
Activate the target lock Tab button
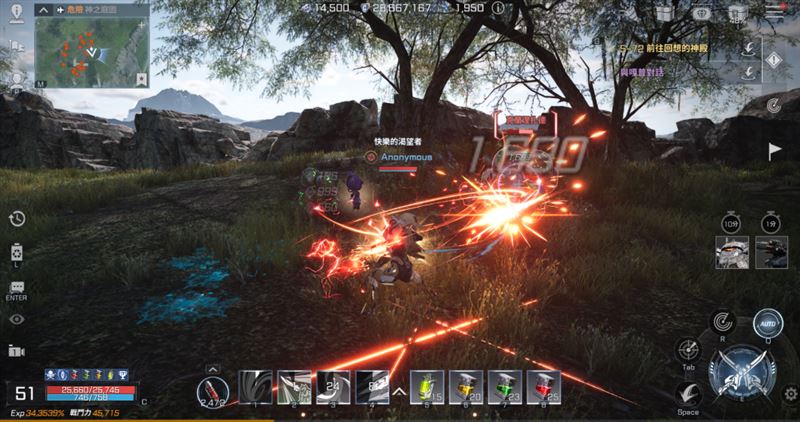click(x=688, y=351)
